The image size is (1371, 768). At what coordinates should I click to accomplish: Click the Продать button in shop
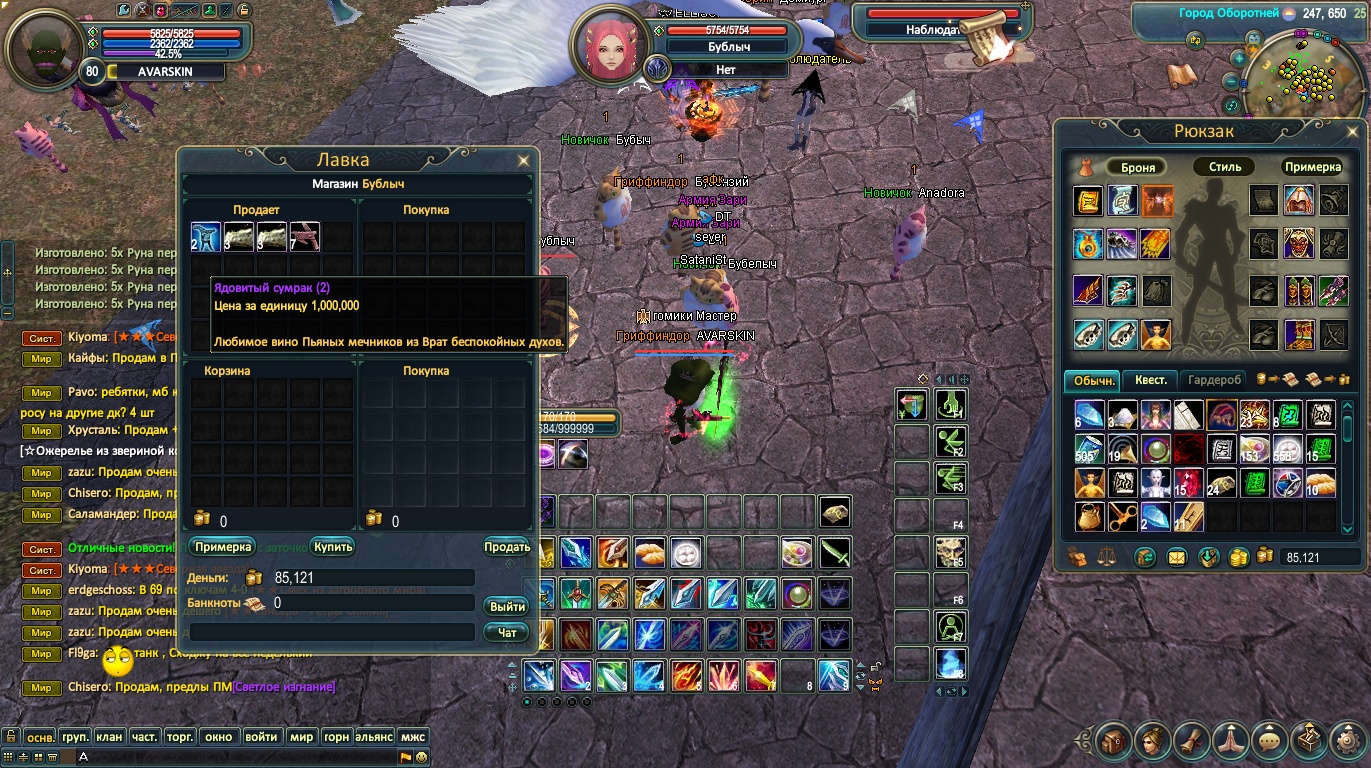[507, 547]
